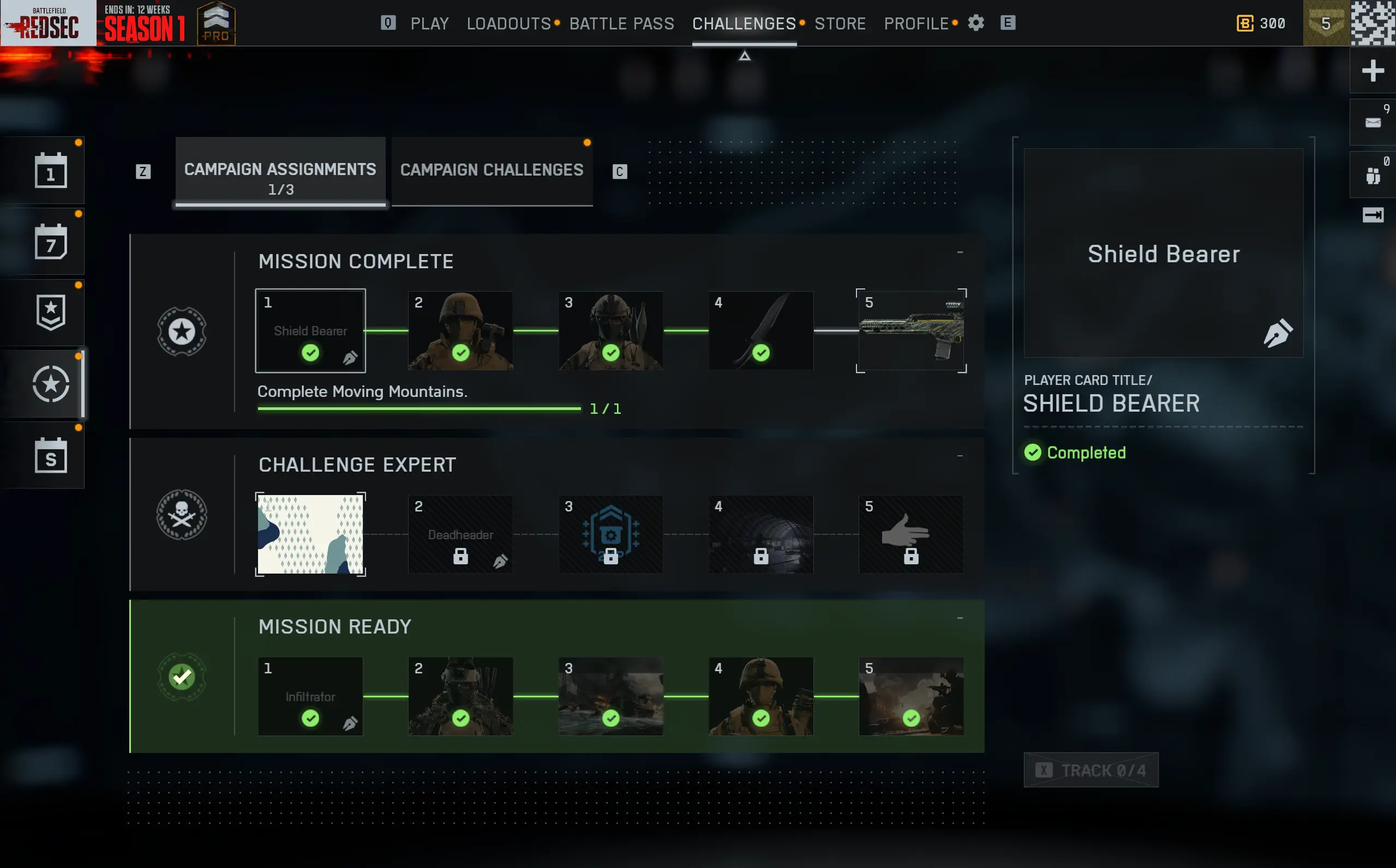
Task: Open the weekly challenges calendar icon
Action: [51, 242]
